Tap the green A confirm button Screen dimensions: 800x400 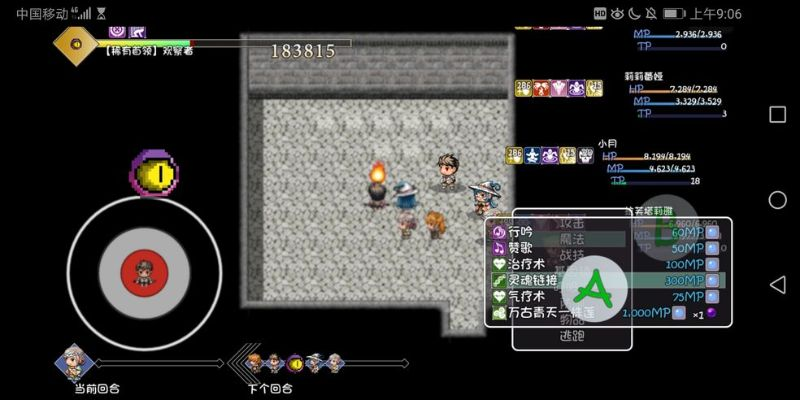pyautogui.click(x=596, y=288)
